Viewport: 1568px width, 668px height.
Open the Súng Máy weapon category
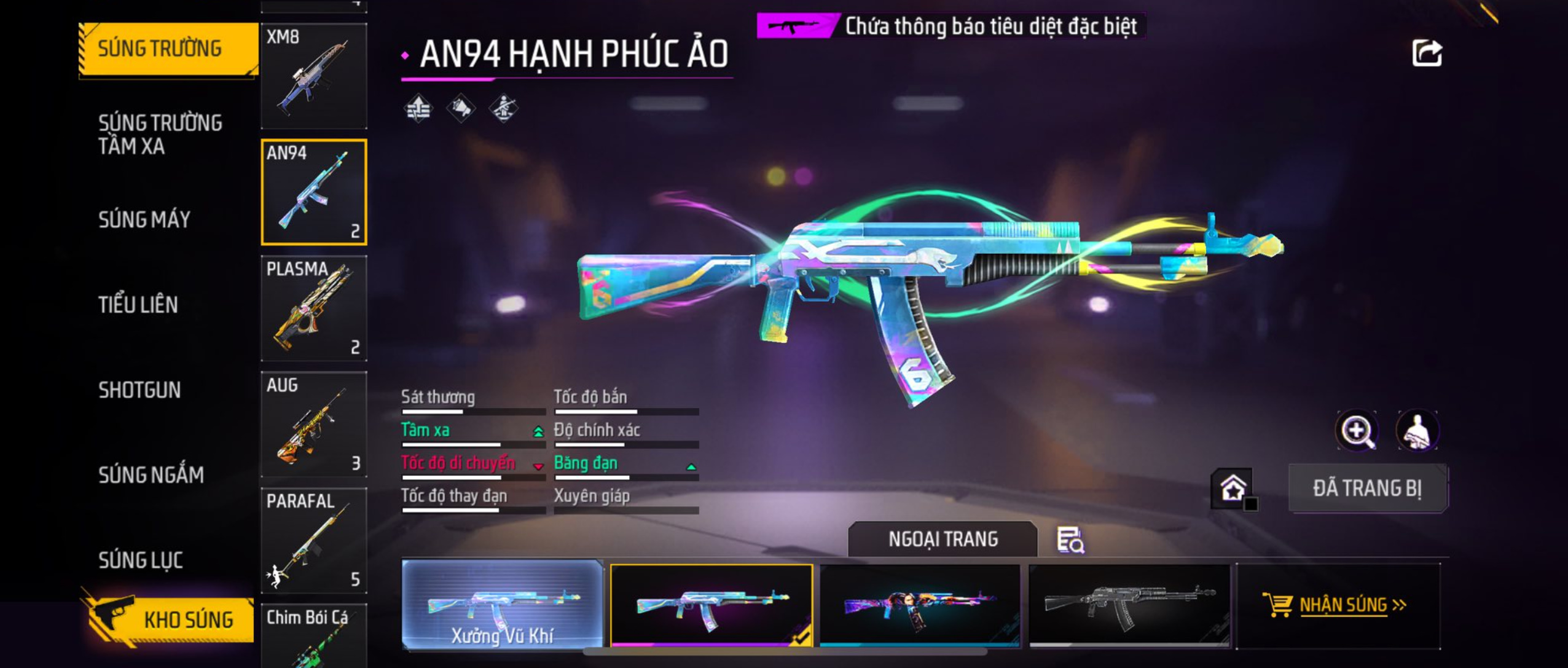pos(144,219)
